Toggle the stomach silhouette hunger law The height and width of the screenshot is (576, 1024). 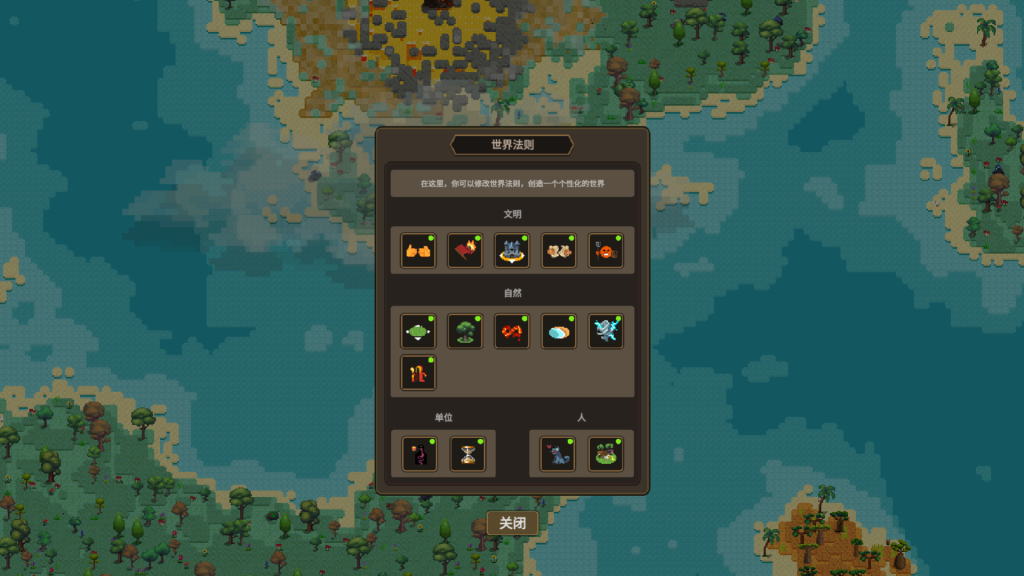click(x=420, y=455)
